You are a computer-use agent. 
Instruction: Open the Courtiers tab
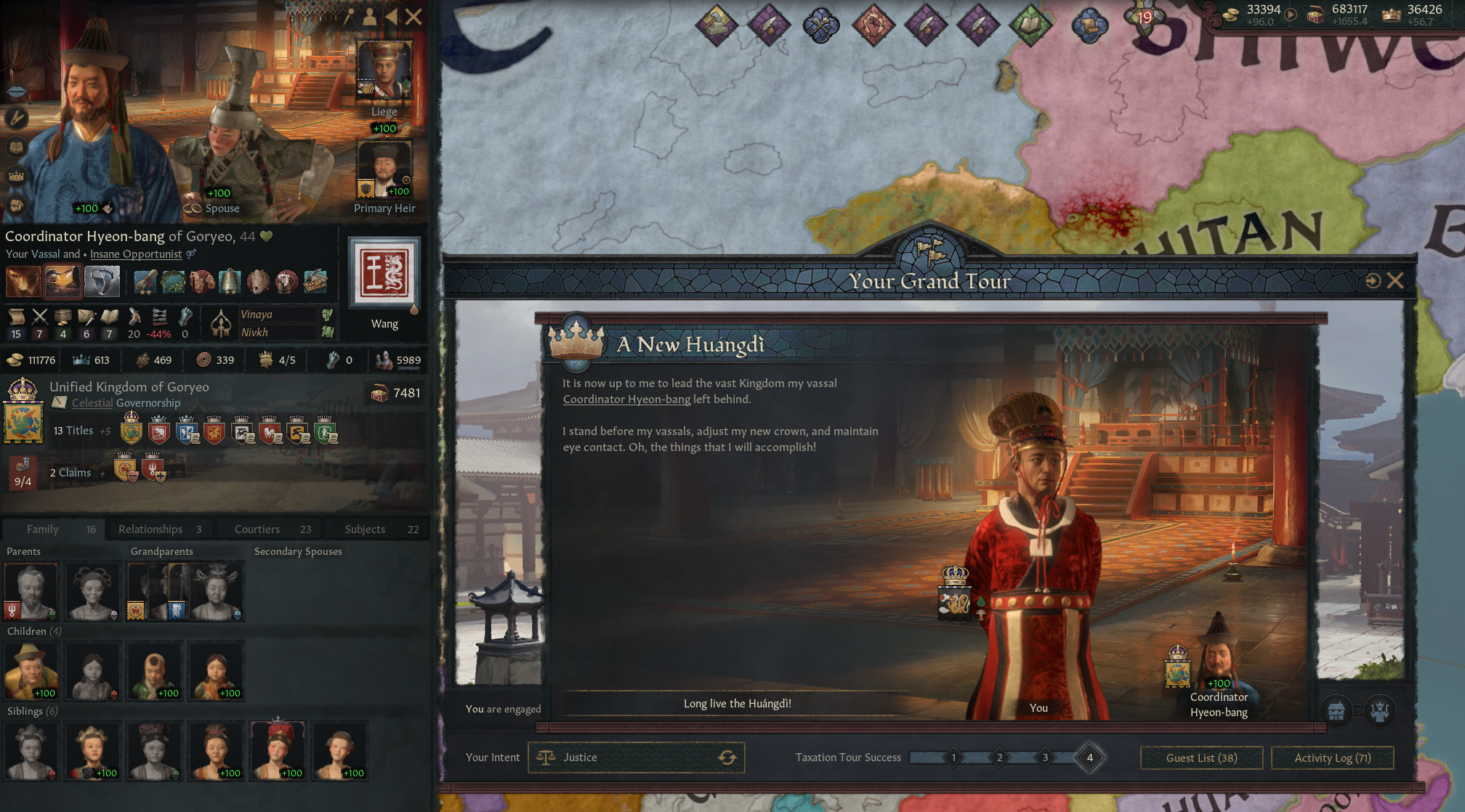click(256, 529)
